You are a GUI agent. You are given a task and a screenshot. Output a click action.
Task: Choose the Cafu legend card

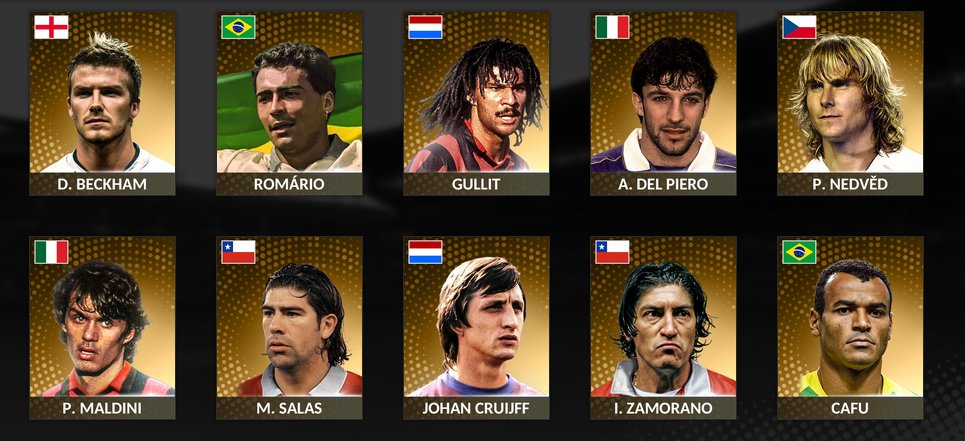851,328
